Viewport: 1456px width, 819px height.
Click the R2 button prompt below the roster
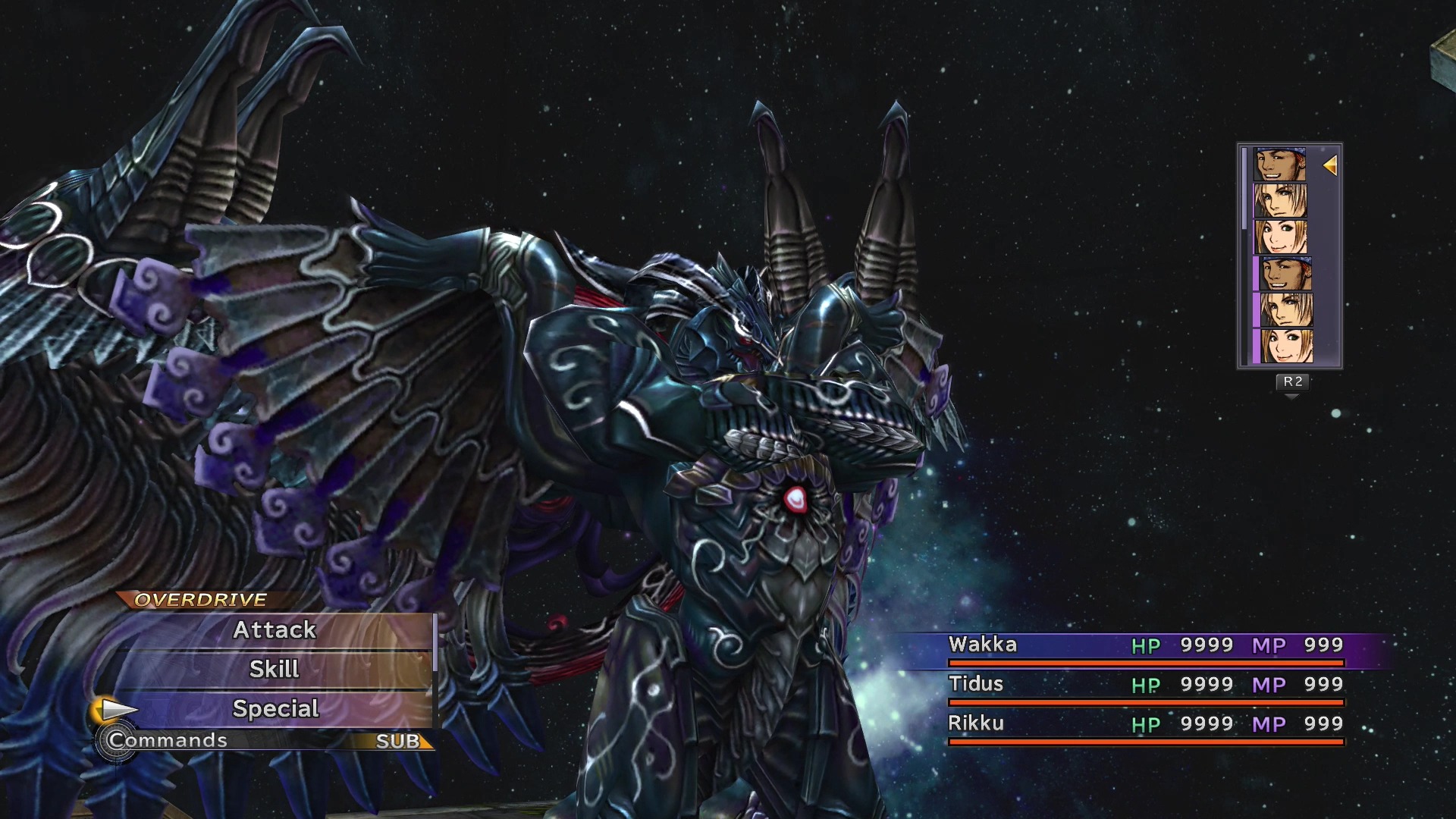(x=1294, y=383)
